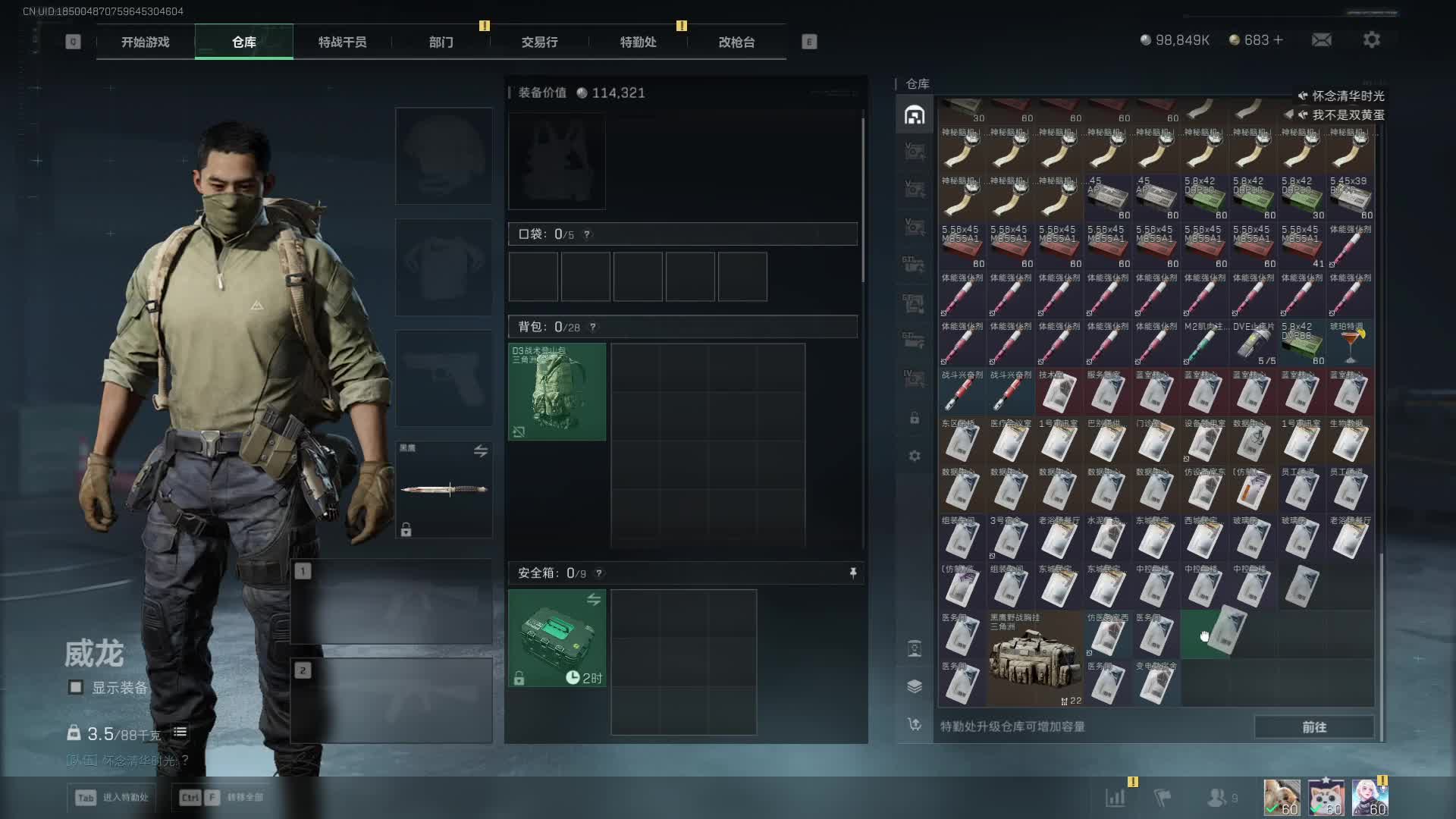The width and height of the screenshot is (1456, 819).
Task: Toggle the 显示装备 checkbox
Action: (76, 687)
